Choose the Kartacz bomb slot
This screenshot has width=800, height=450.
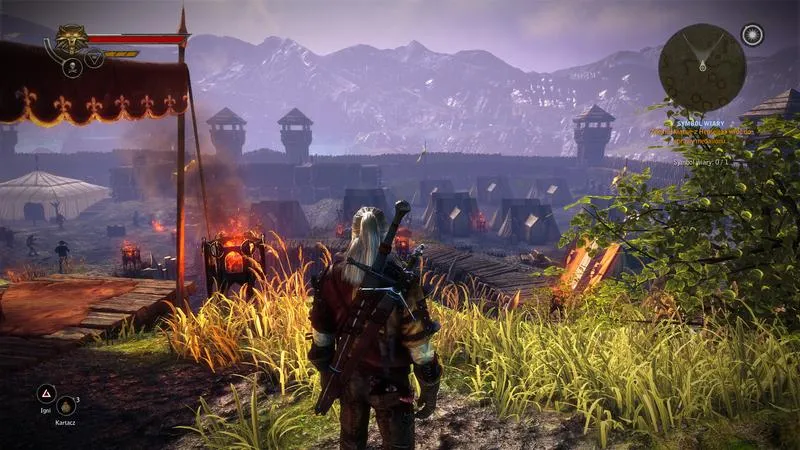[66, 405]
